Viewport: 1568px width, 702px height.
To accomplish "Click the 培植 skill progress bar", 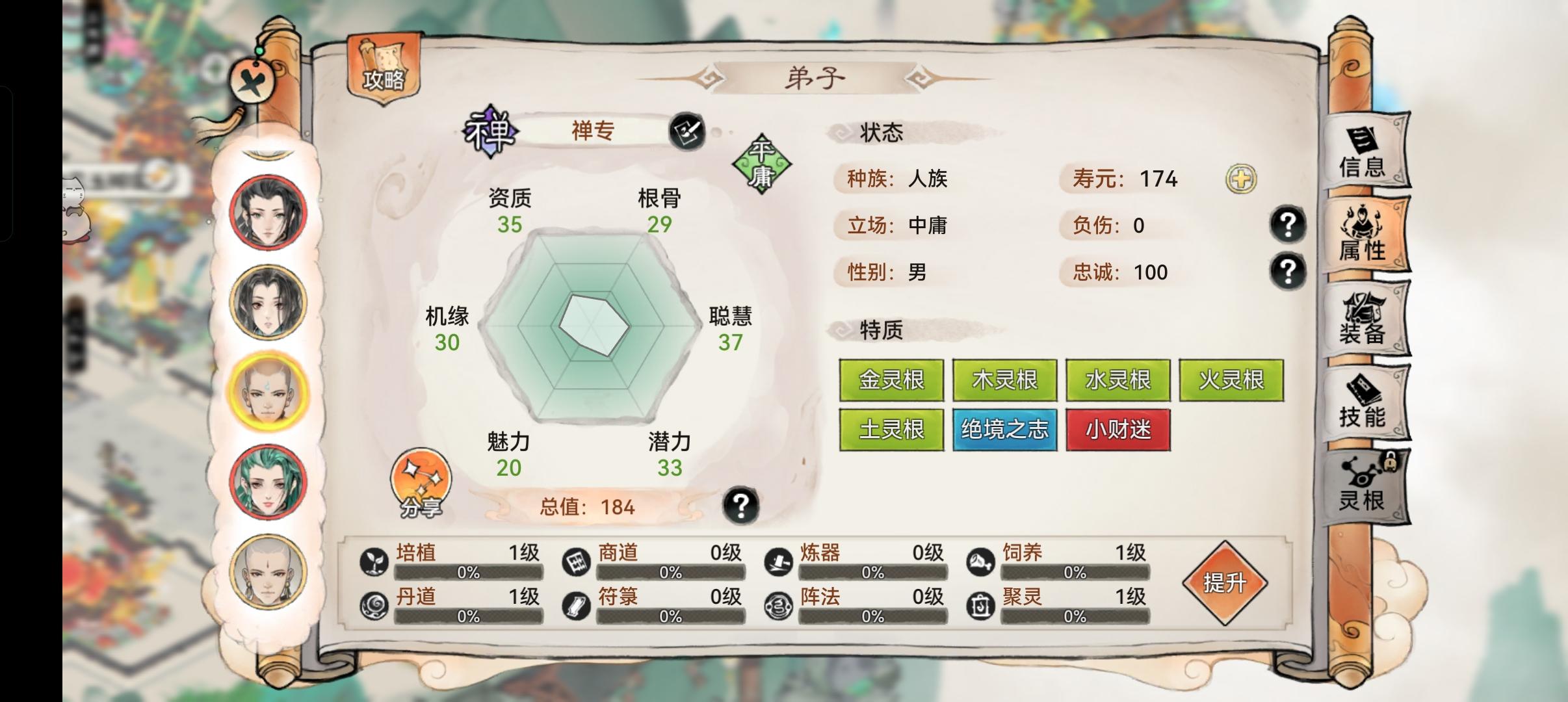I will (x=467, y=574).
